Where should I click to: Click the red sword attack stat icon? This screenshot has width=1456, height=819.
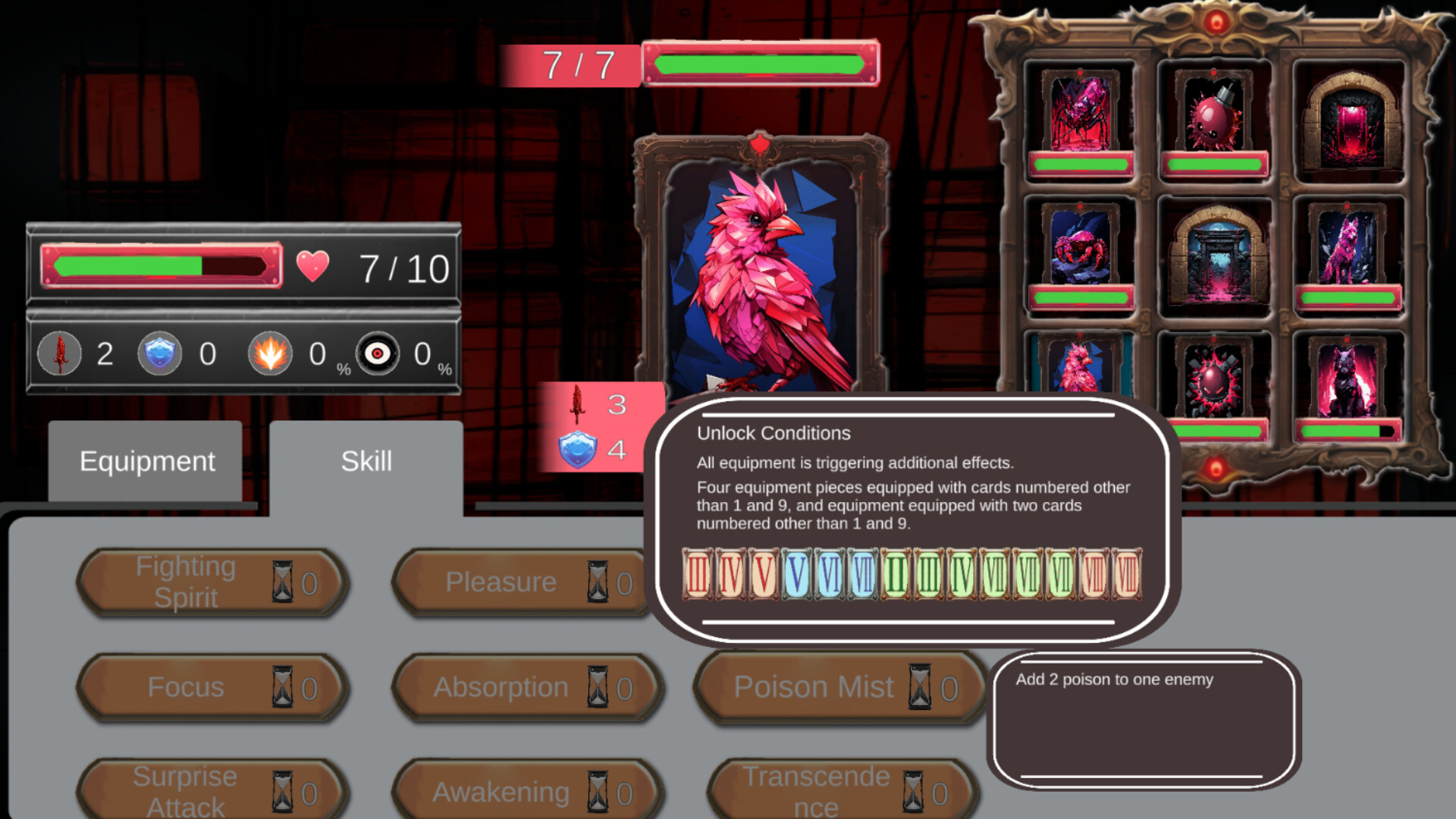pos(59,353)
